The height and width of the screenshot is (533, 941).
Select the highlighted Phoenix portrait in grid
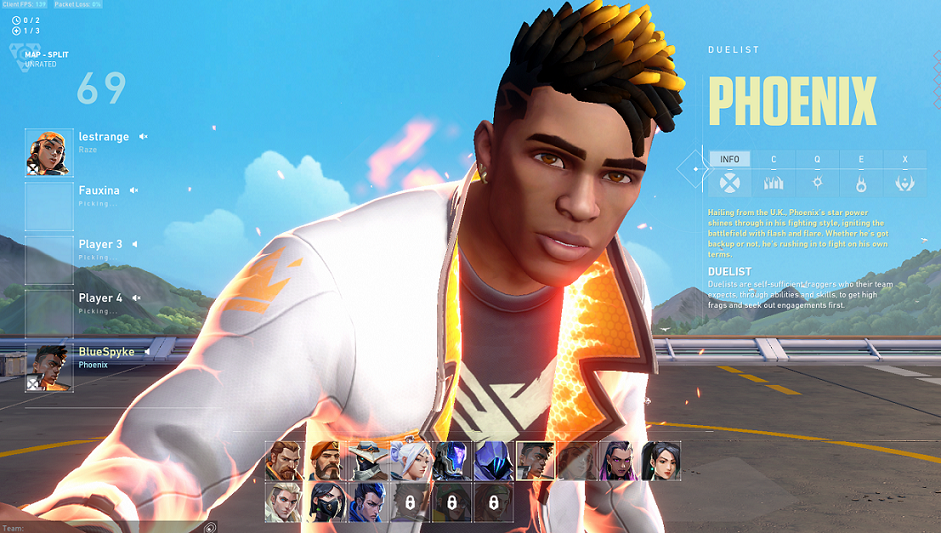pos(534,461)
